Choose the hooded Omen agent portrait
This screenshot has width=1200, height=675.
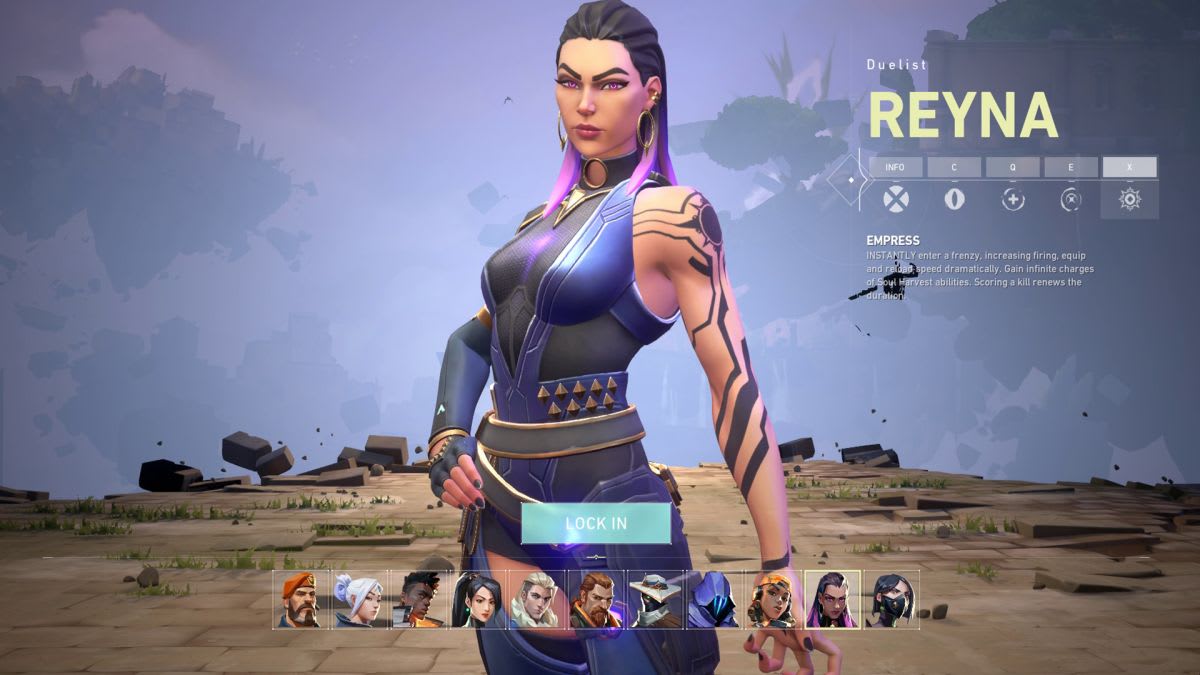coord(713,600)
